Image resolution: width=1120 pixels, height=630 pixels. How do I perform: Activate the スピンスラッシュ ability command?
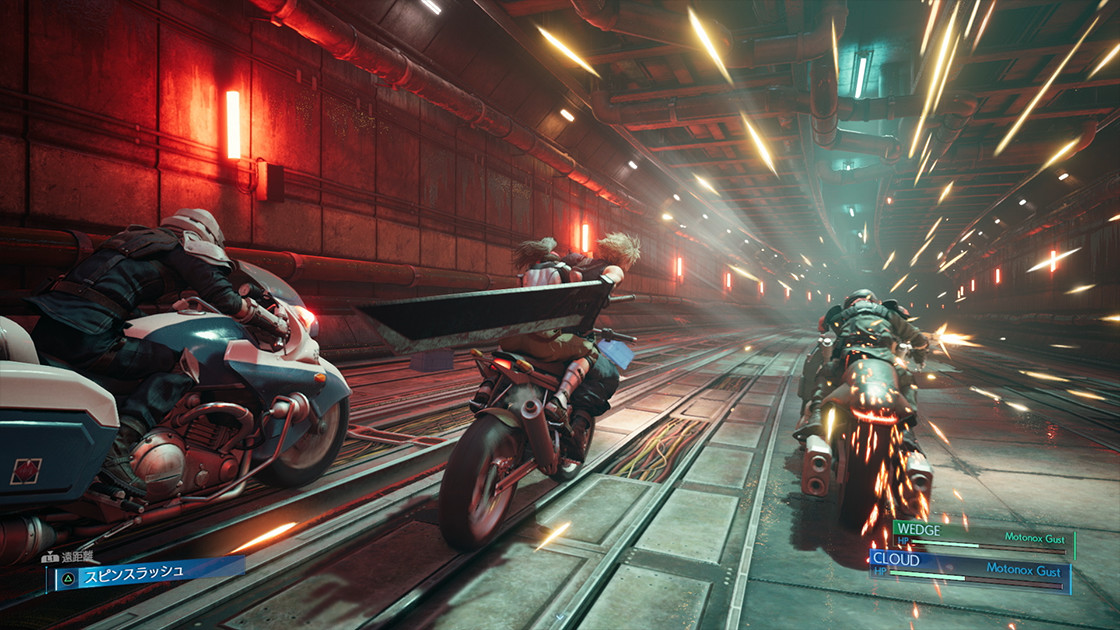click(147, 572)
